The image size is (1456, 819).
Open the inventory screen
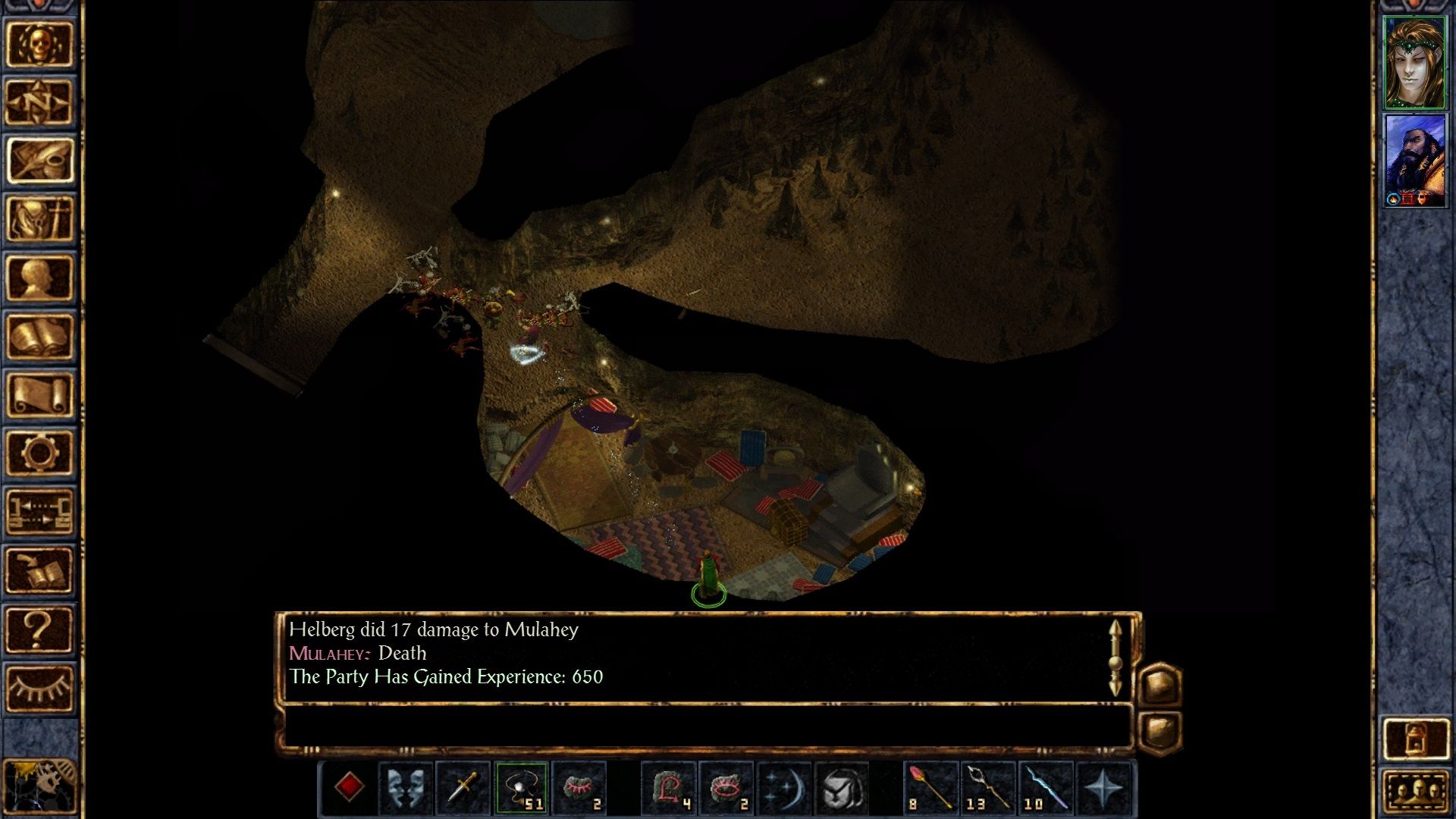(39, 219)
